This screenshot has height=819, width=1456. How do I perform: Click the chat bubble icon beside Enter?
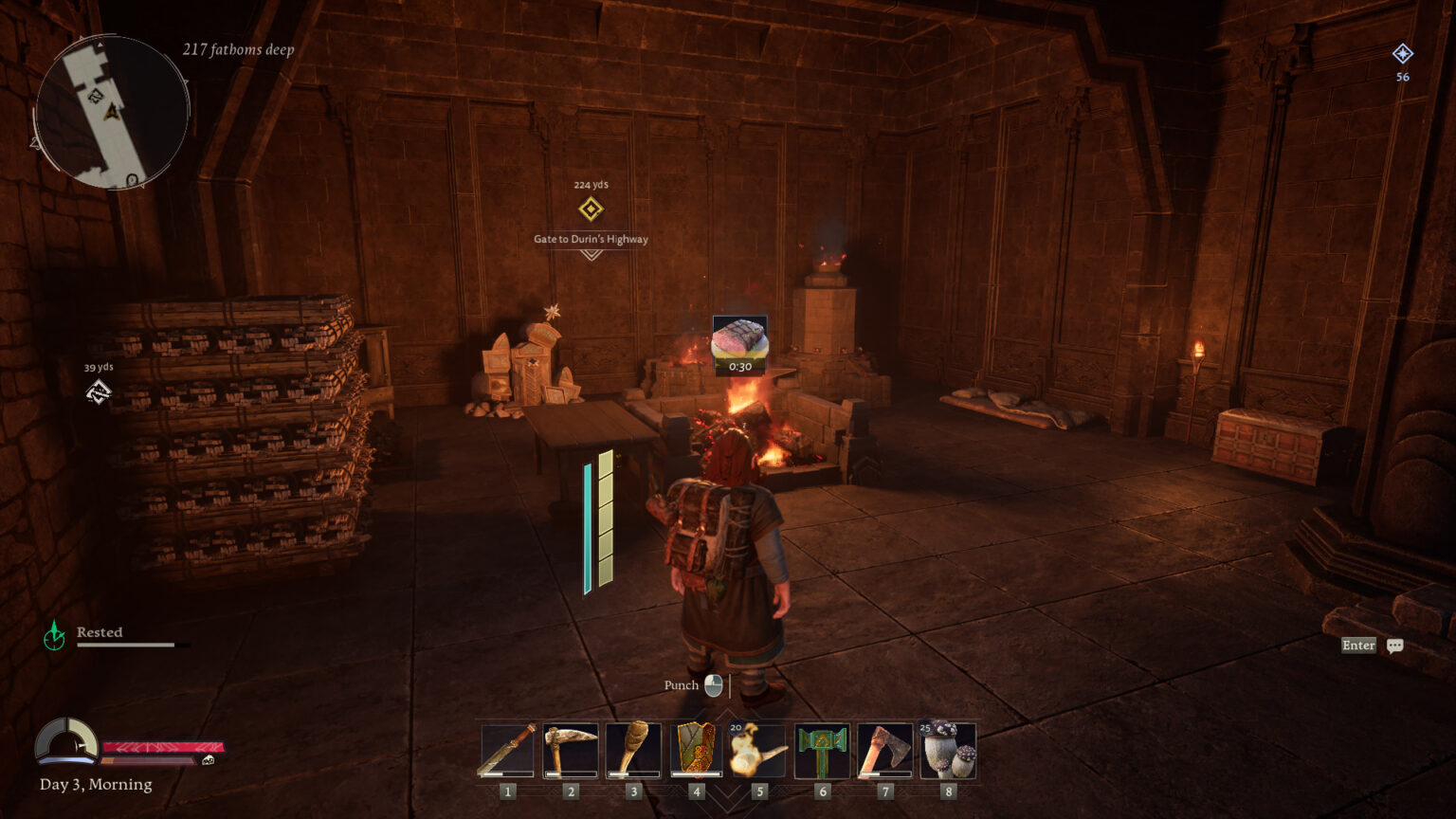point(1394,645)
